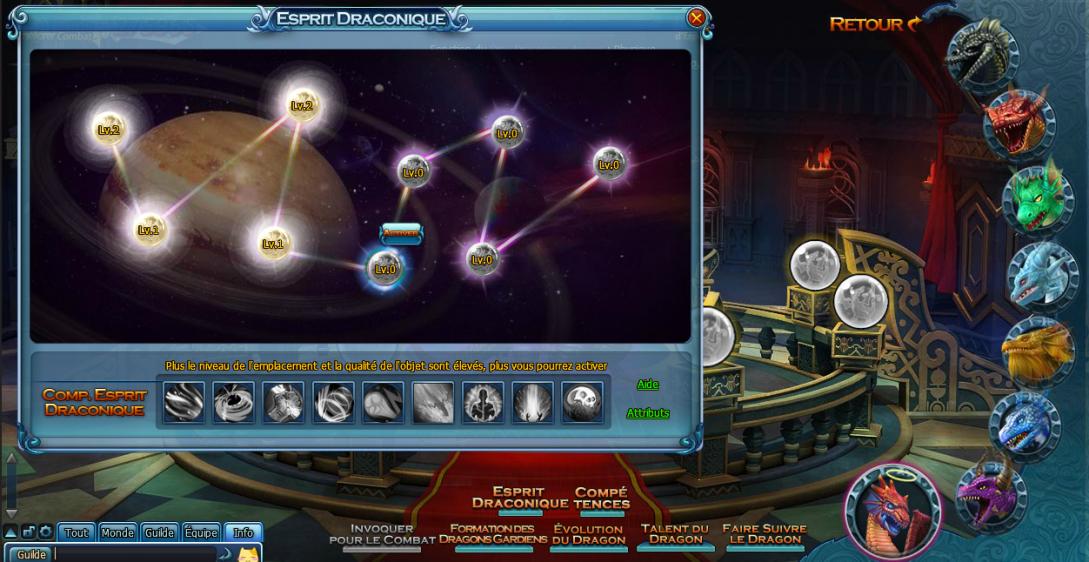Go back with the Retour button

pos(875,24)
